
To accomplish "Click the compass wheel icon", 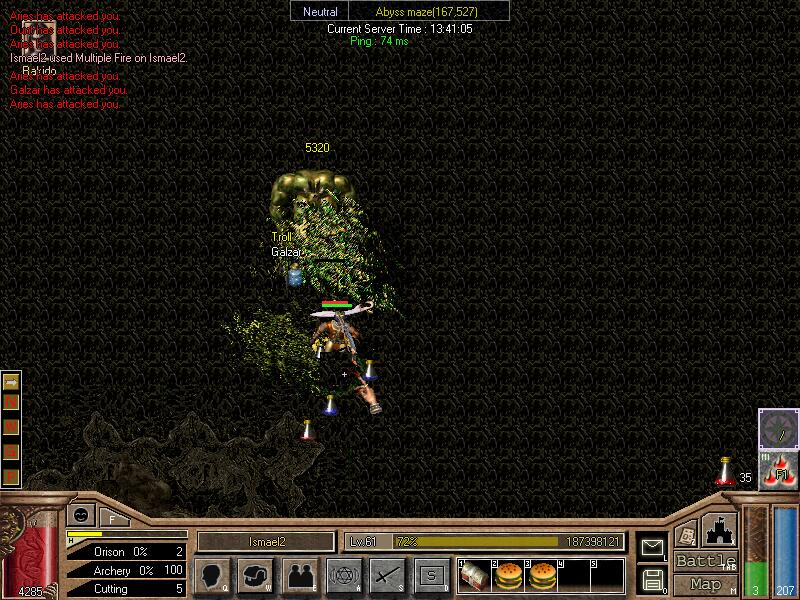I will [778, 428].
